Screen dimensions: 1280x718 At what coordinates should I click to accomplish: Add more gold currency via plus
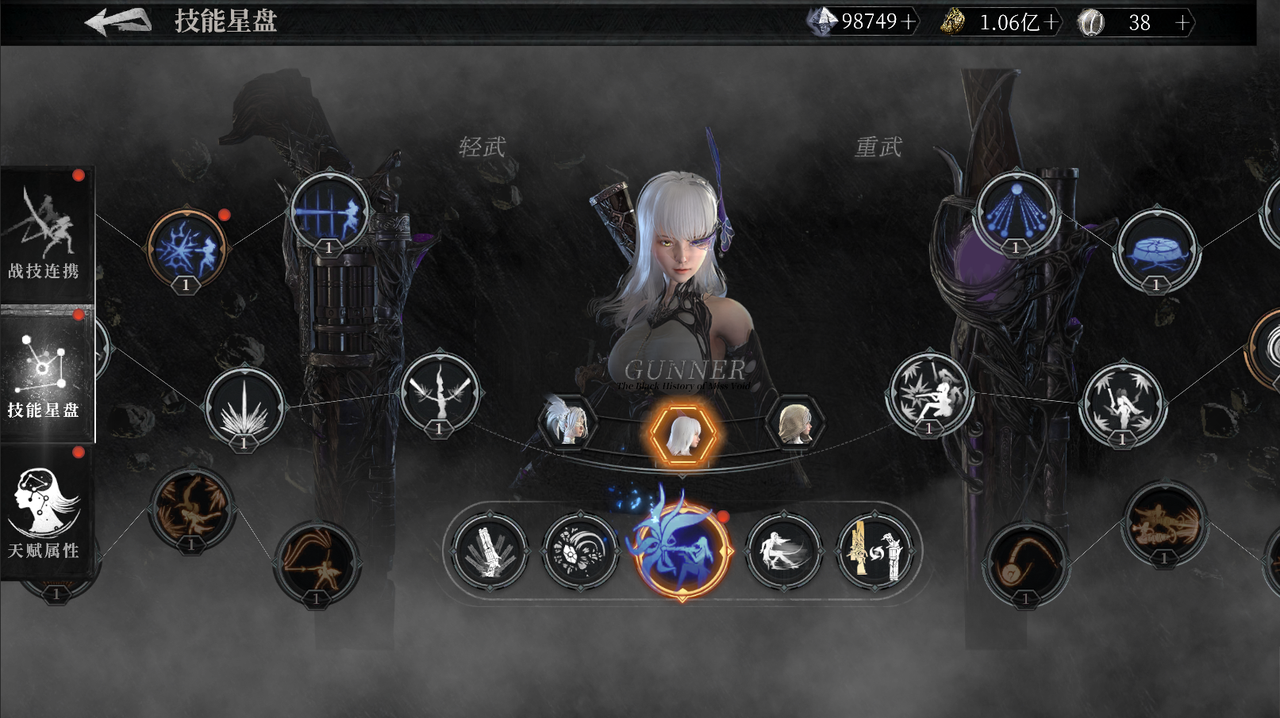1051,23
